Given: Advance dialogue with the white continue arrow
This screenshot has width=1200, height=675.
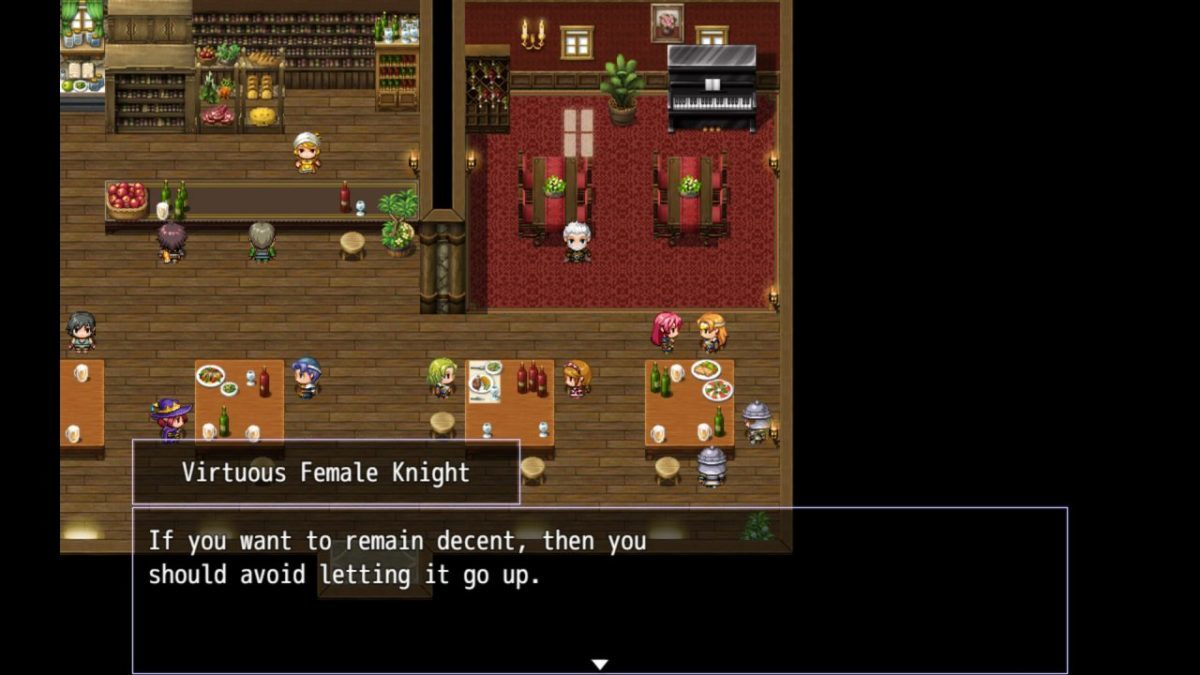Looking at the screenshot, I should 599,664.
